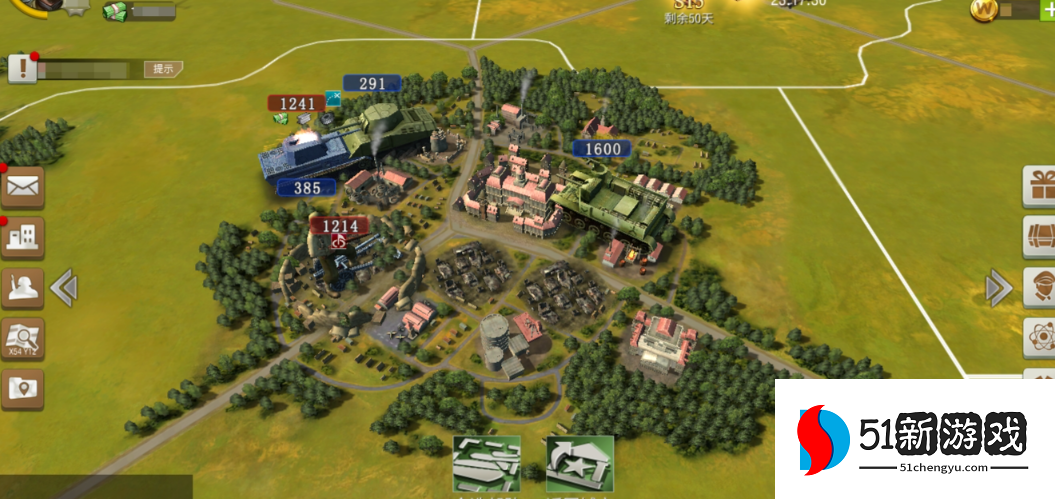Open the city layout overview button

[x=487, y=465]
